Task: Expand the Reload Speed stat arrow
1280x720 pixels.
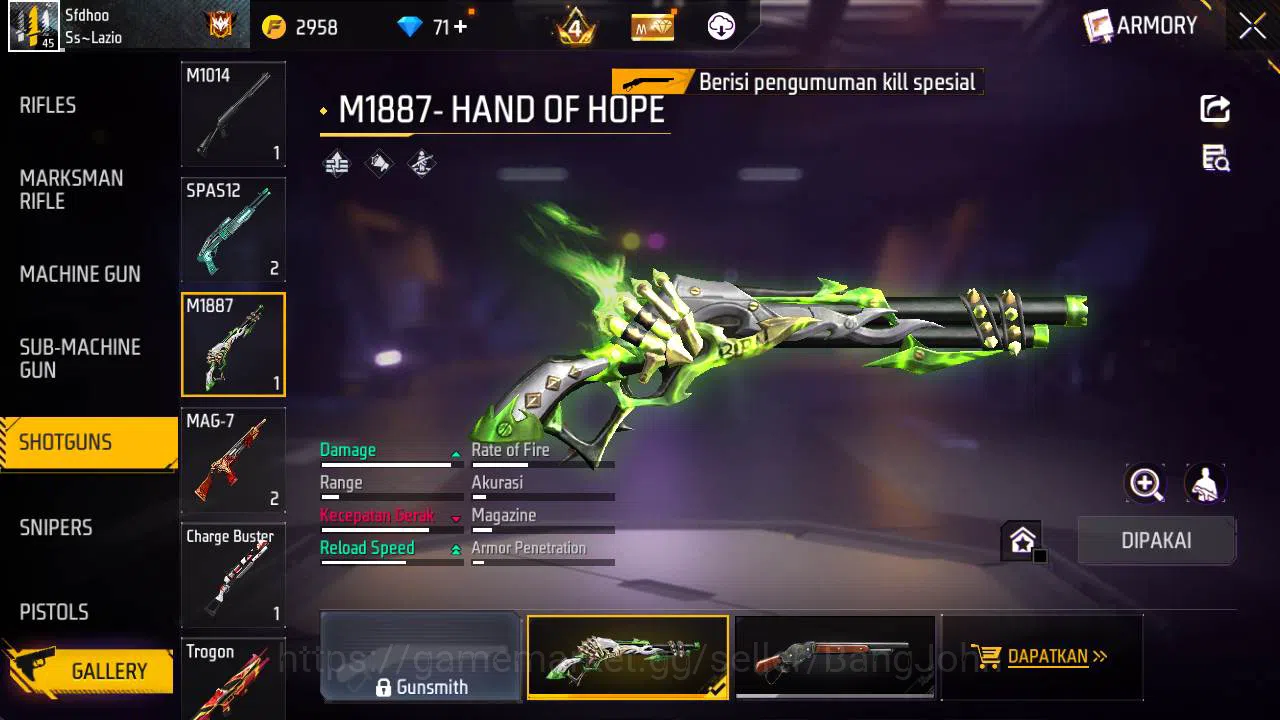Action: click(456, 548)
